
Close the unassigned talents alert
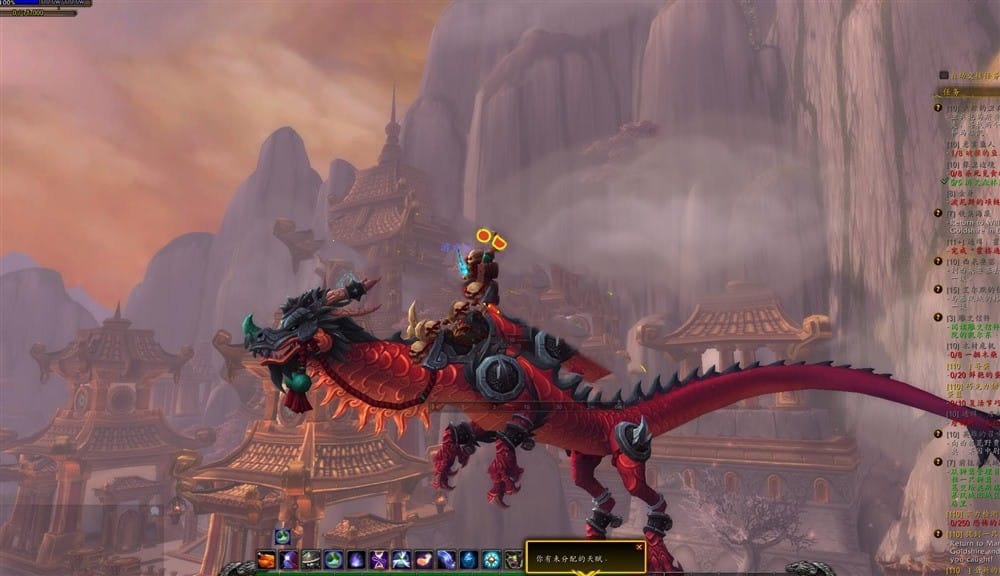pos(639,547)
